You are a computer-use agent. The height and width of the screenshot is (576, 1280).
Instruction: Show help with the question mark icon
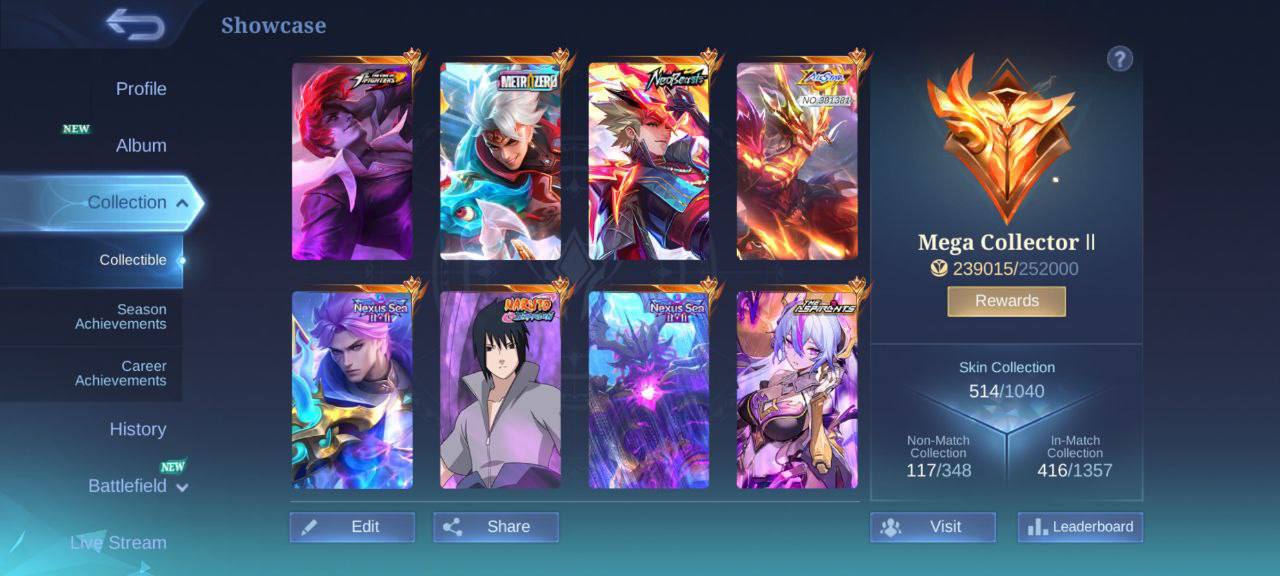[1119, 59]
